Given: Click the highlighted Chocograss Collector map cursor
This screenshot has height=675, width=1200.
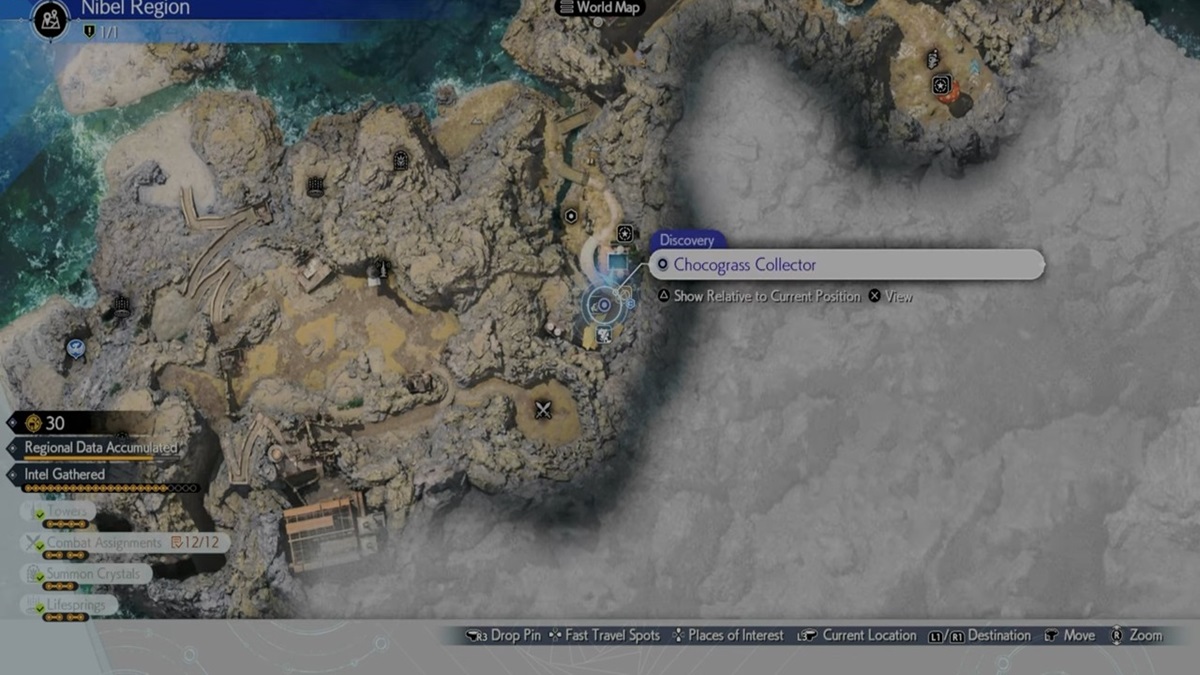Looking at the screenshot, I should [603, 305].
